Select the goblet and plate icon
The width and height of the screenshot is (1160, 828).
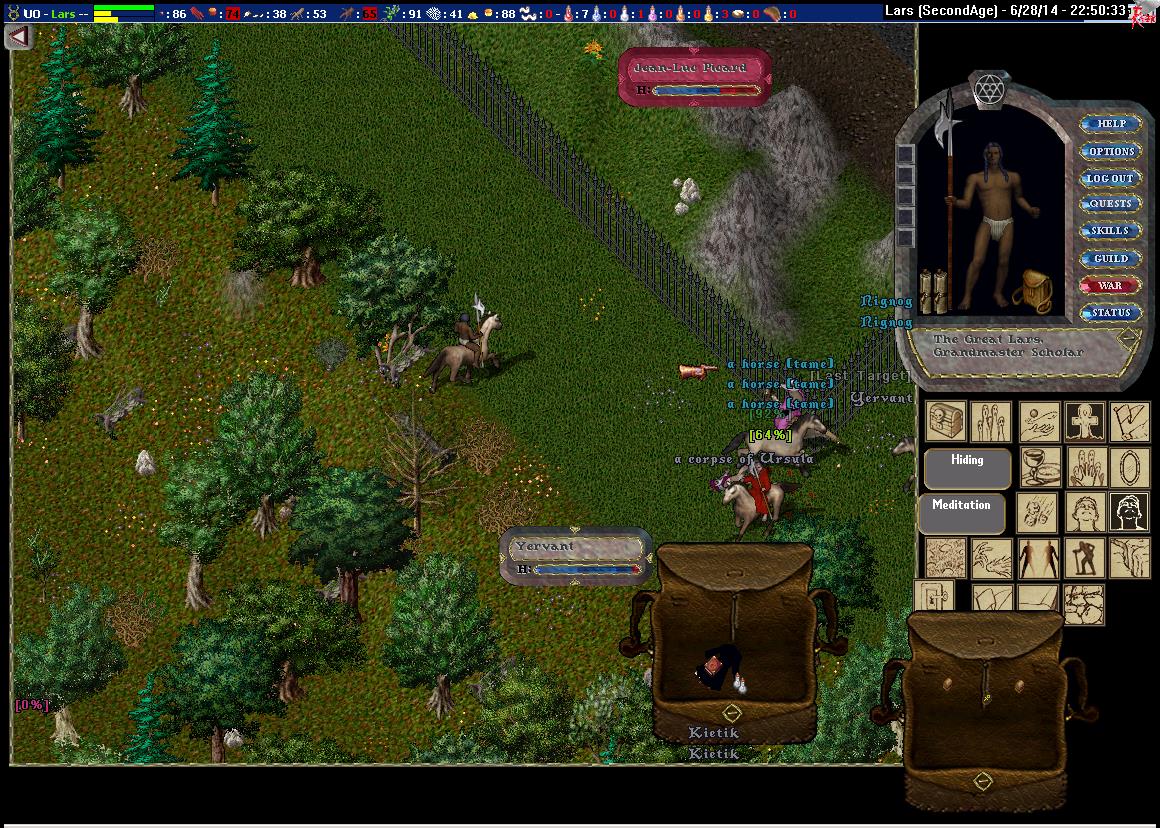1039,467
